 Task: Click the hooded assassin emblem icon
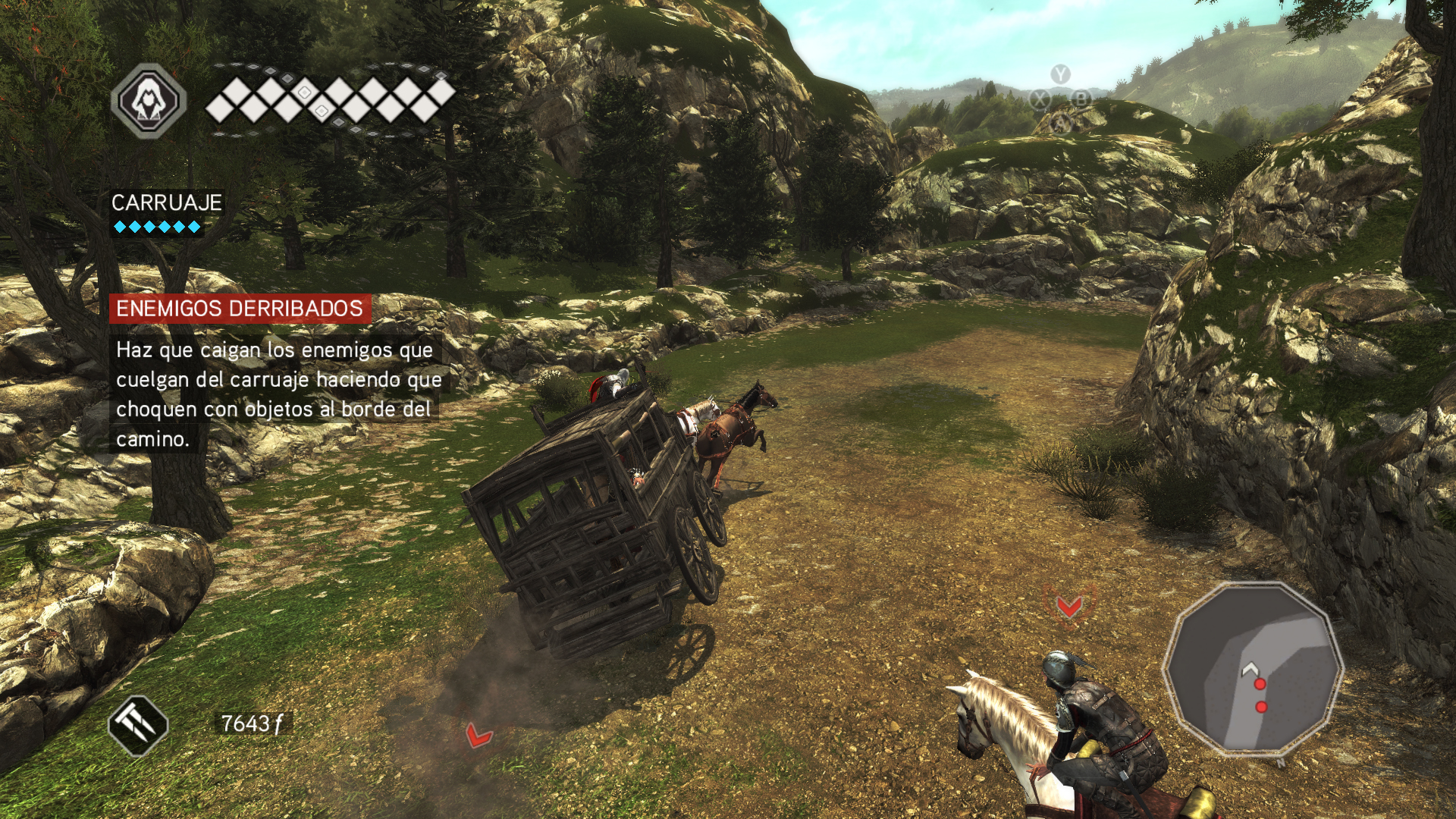tap(149, 101)
